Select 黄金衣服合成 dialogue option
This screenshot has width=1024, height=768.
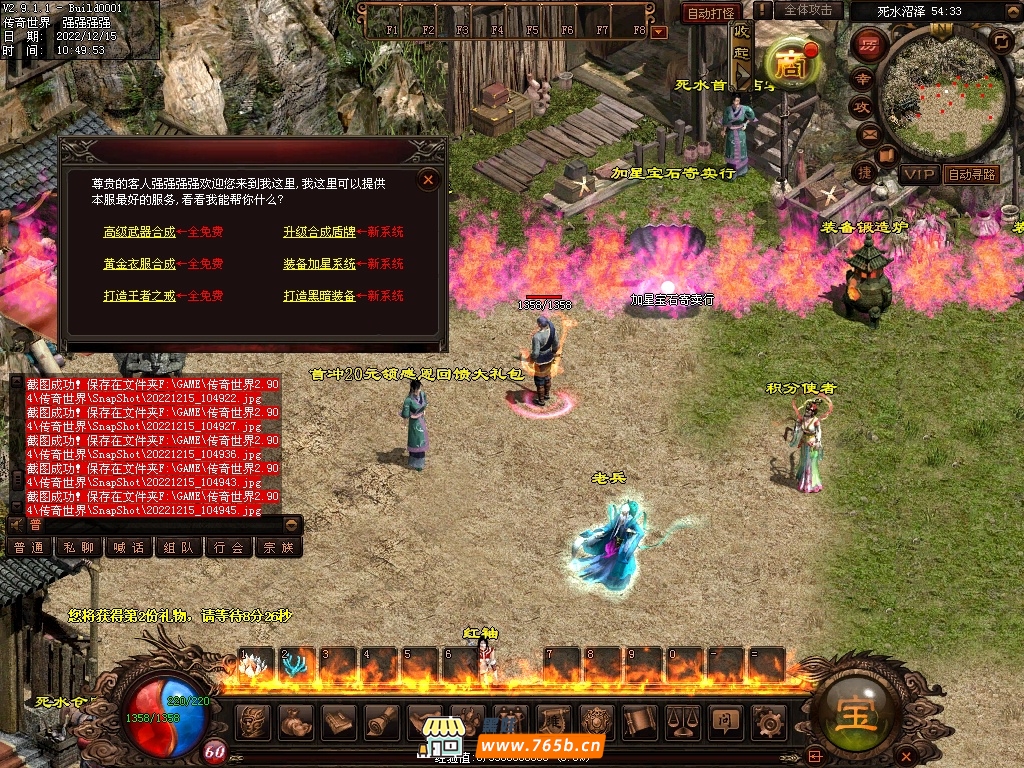tap(139, 264)
